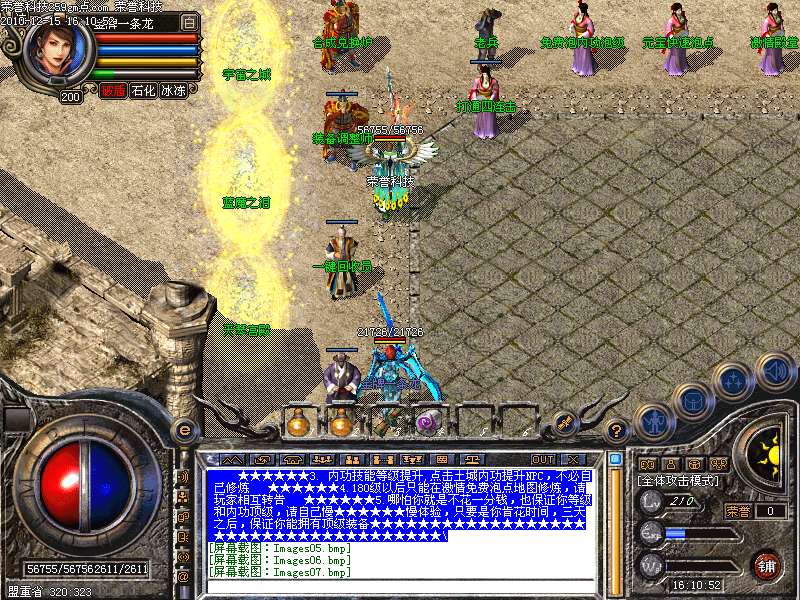
Task: Click the OUT button above the chat
Action: [543, 460]
